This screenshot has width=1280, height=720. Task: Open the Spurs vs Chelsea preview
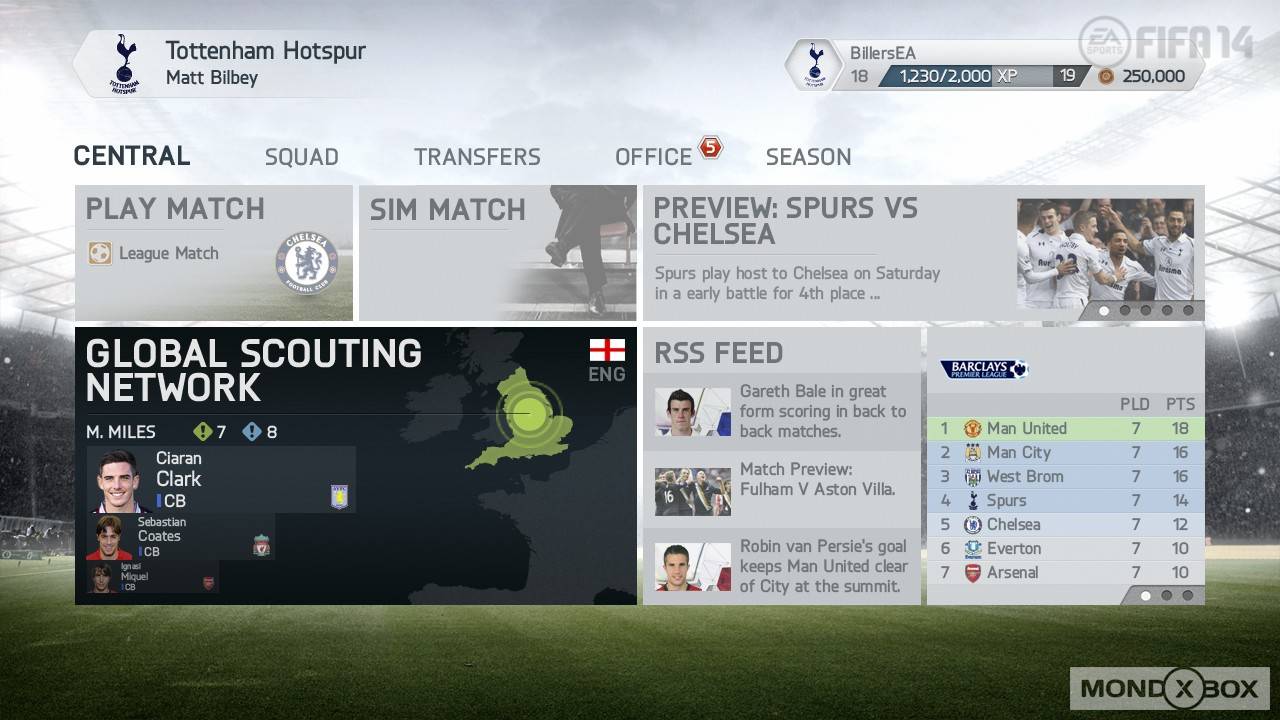pos(923,252)
